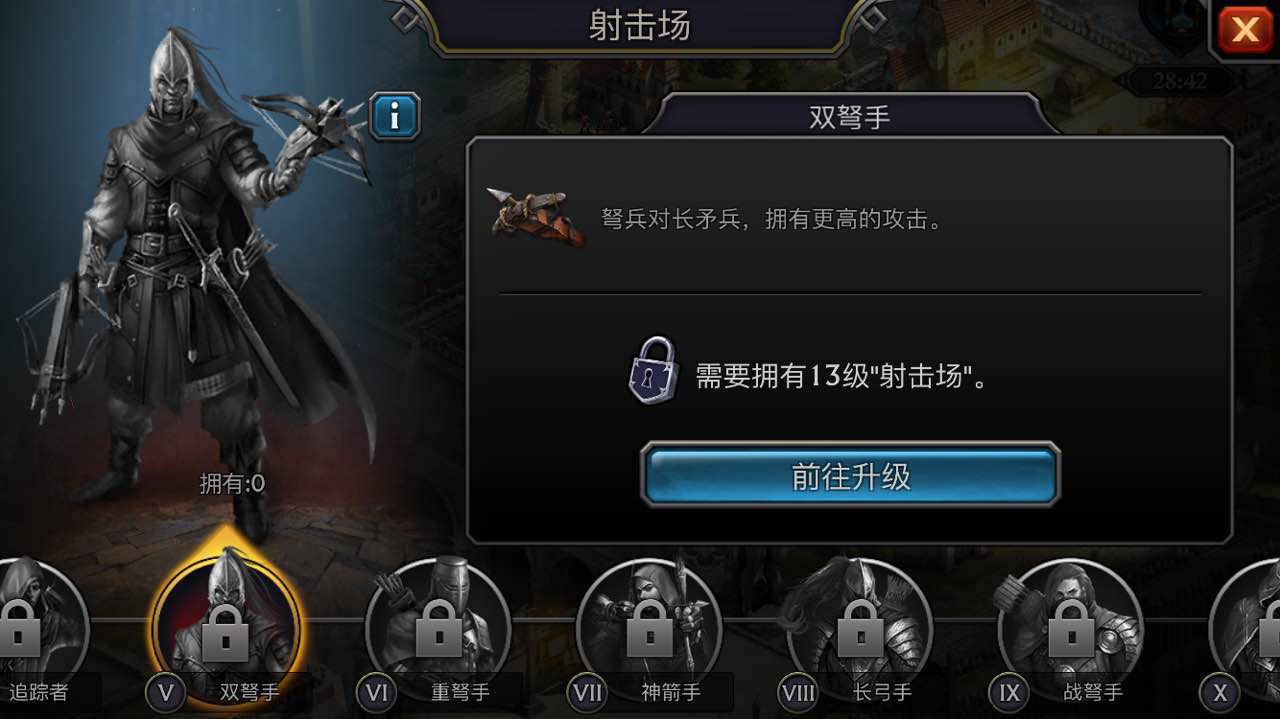Tap the 前往升级 button
Image resolution: width=1280 pixels, height=719 pixels.
850,476
